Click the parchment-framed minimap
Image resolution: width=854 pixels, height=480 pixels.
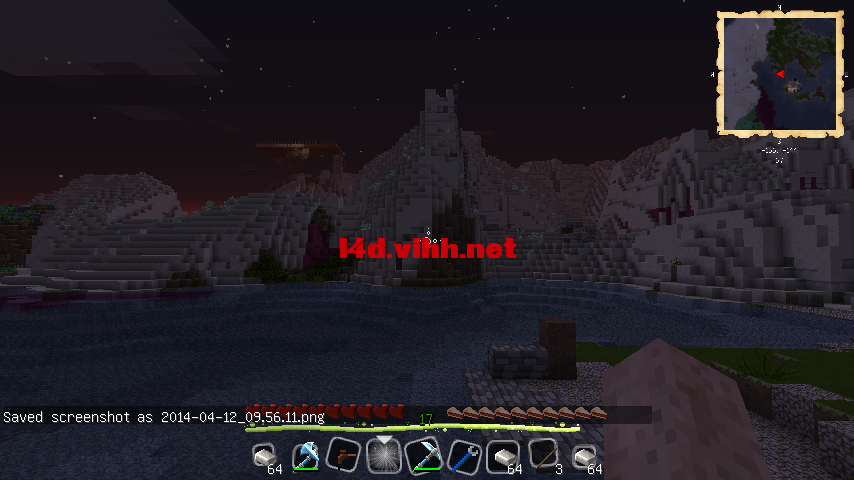pos(778,73)
